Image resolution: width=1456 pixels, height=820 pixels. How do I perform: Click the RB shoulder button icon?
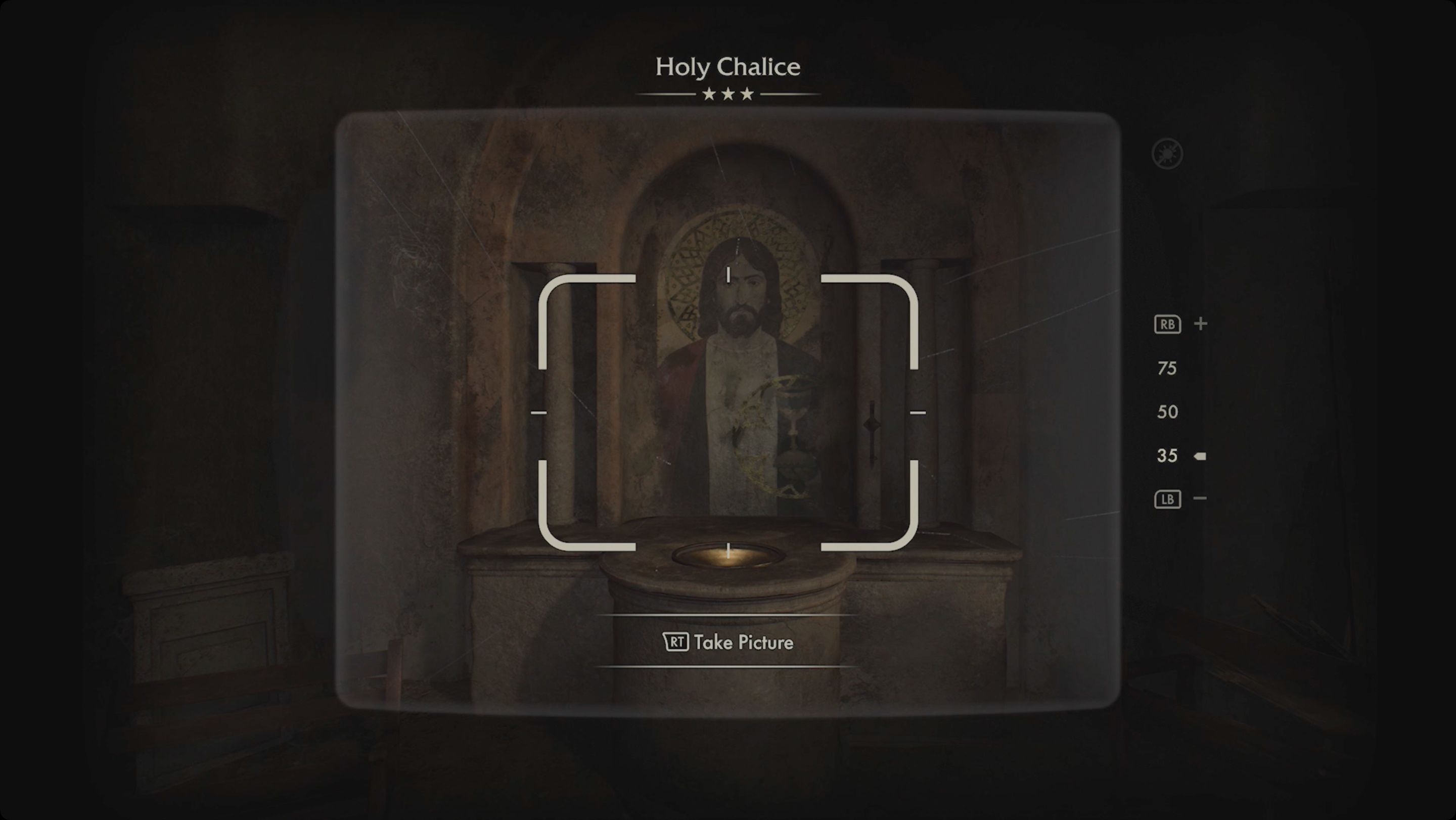coord(1167,325)
